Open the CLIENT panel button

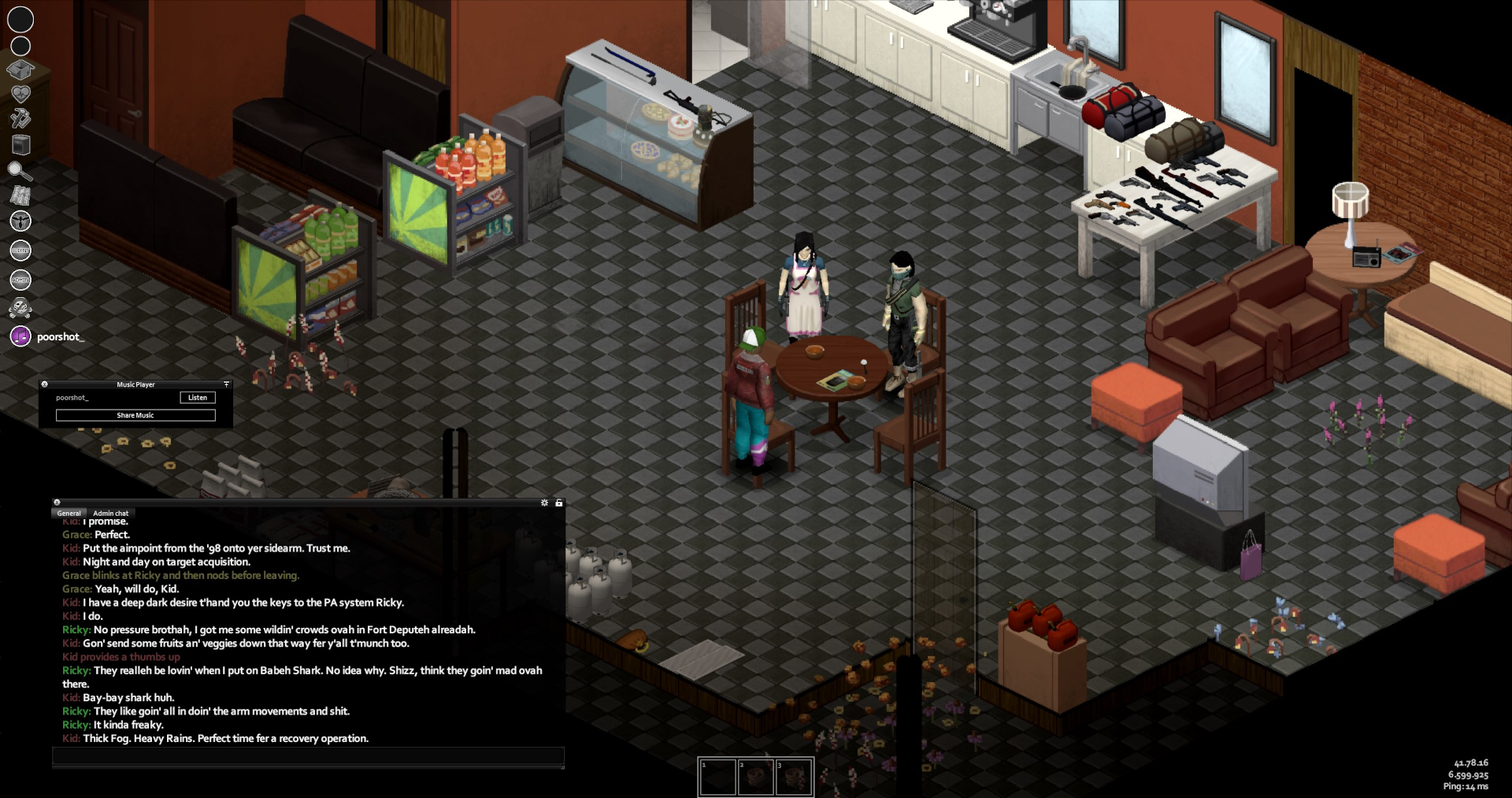click(20, 251)
